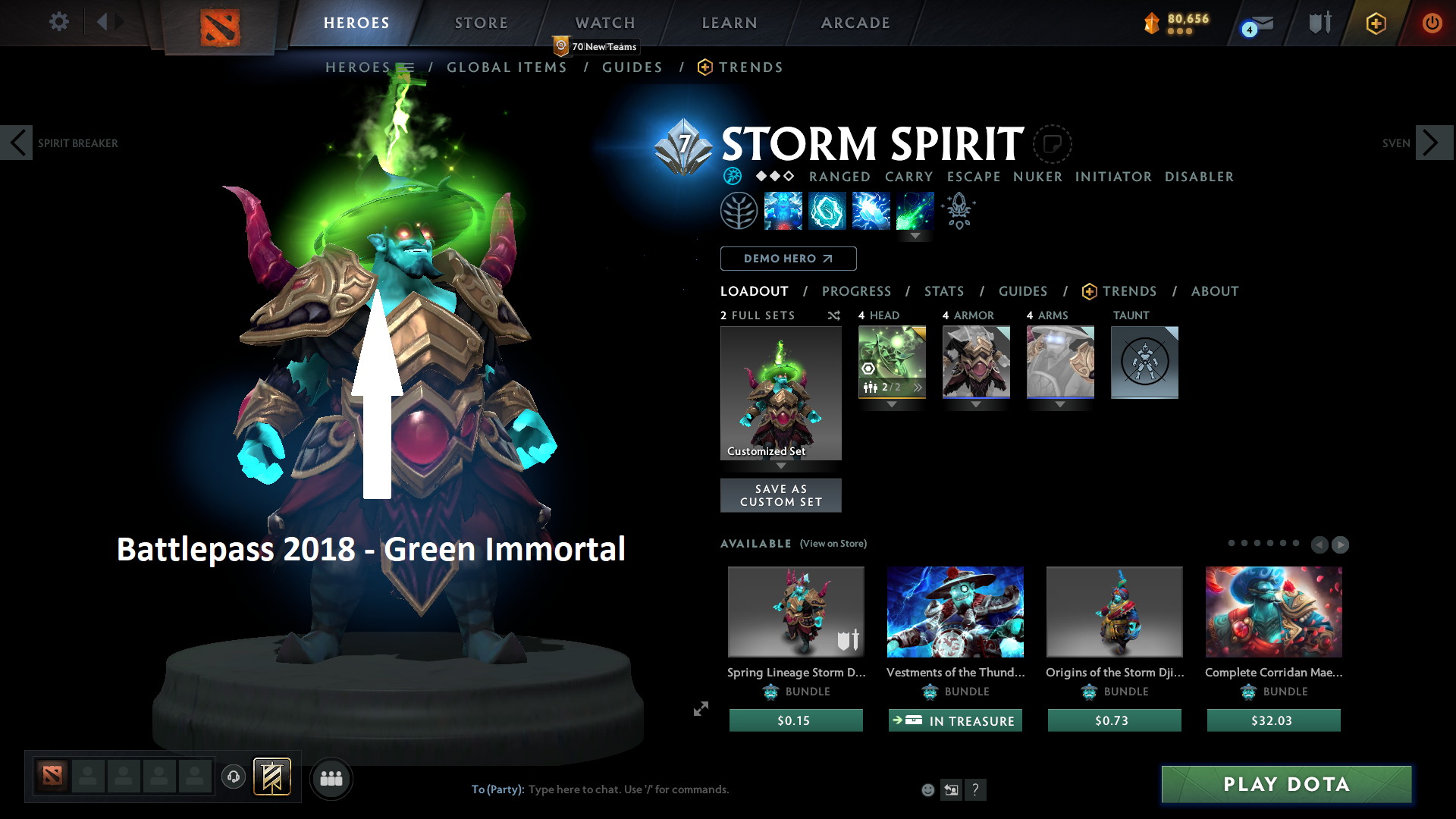Select the Vestments of the Thunder bundle thumbnail
The width and height of the screenshot is (1456, 819).
coord(955,612)
